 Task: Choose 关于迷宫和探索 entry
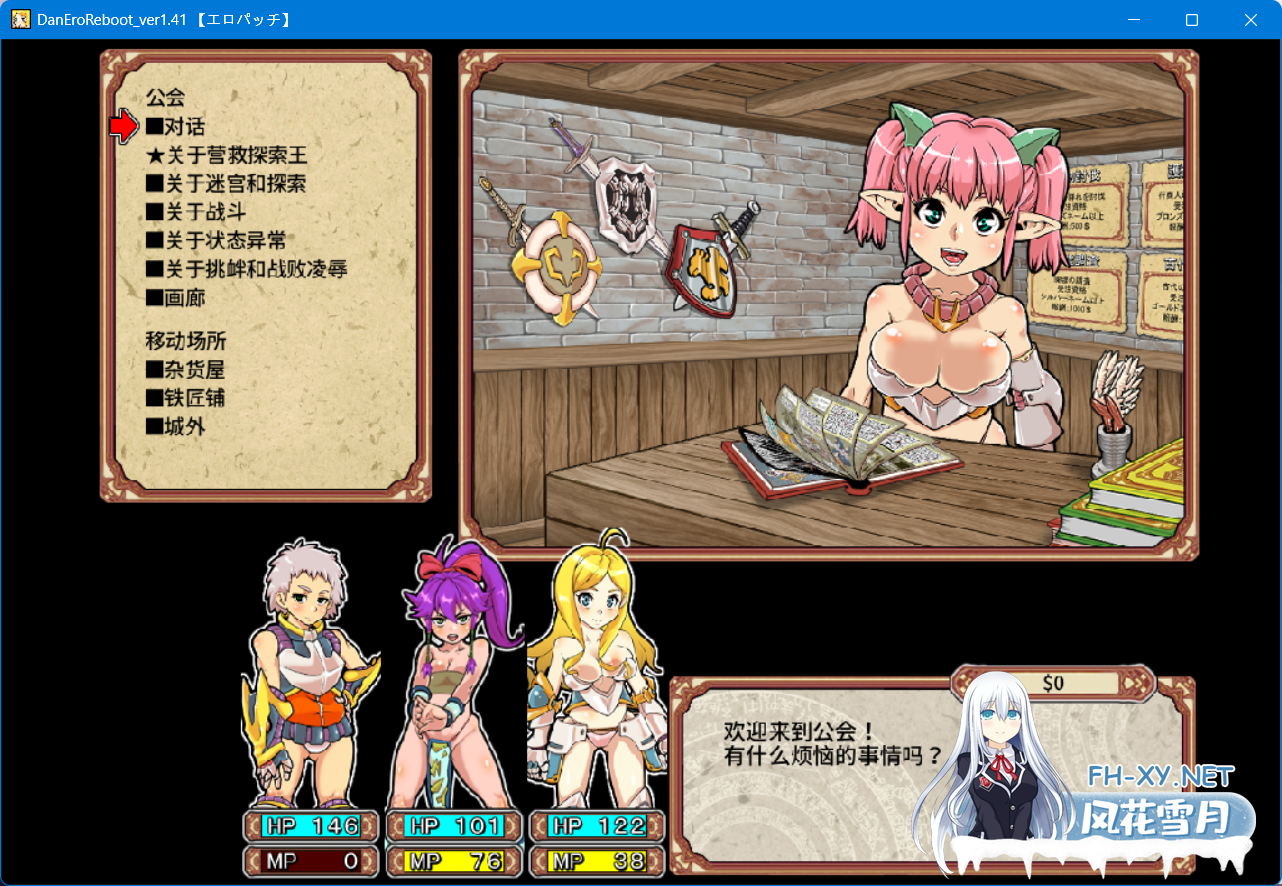225,184
